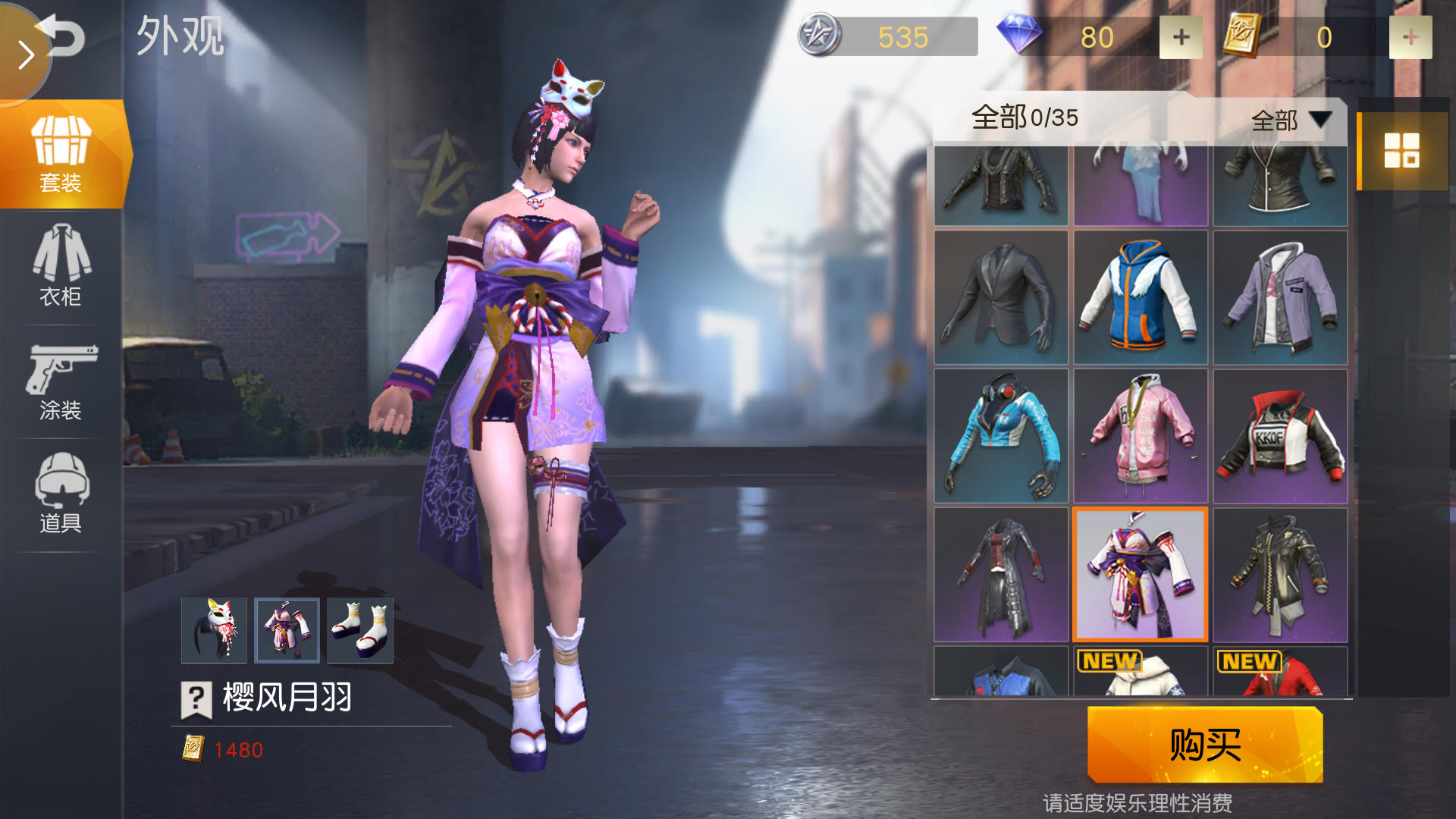Image resolution: width=1456 pixels, height=819 pixels.
Task: Select the white sandals footwear slot
Action: (x=360, y=630)
